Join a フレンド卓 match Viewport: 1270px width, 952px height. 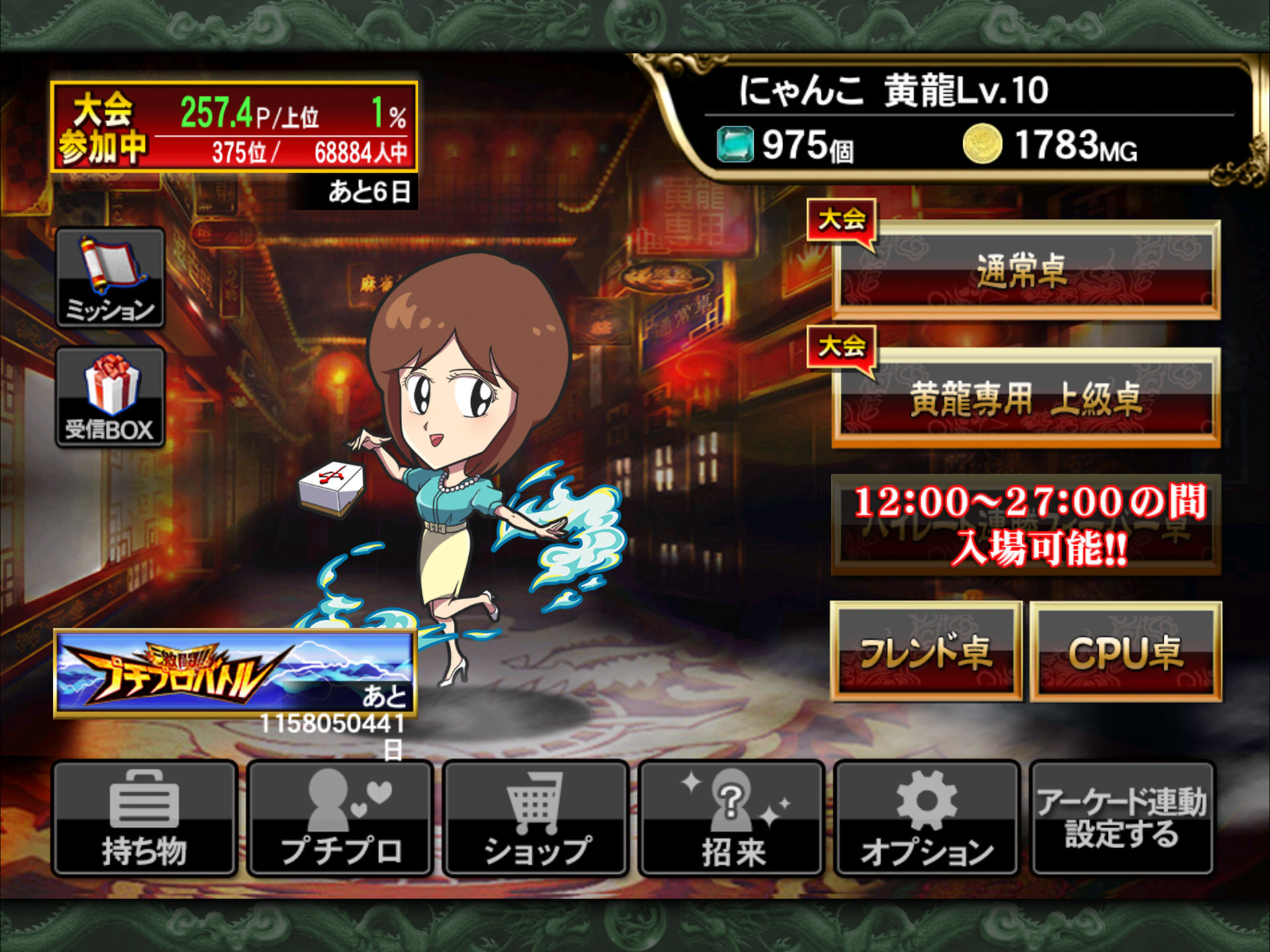click(x=926, y=652)
